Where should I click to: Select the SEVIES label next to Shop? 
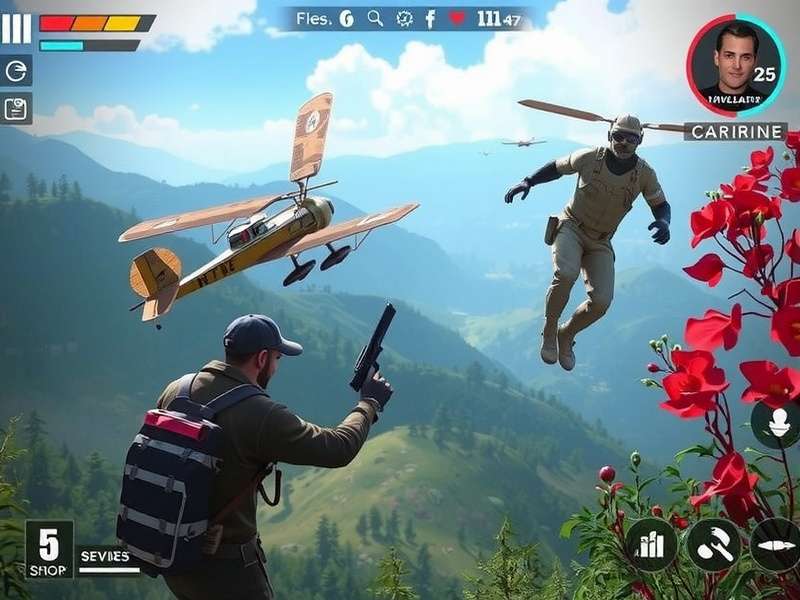[x=104, y=556]
